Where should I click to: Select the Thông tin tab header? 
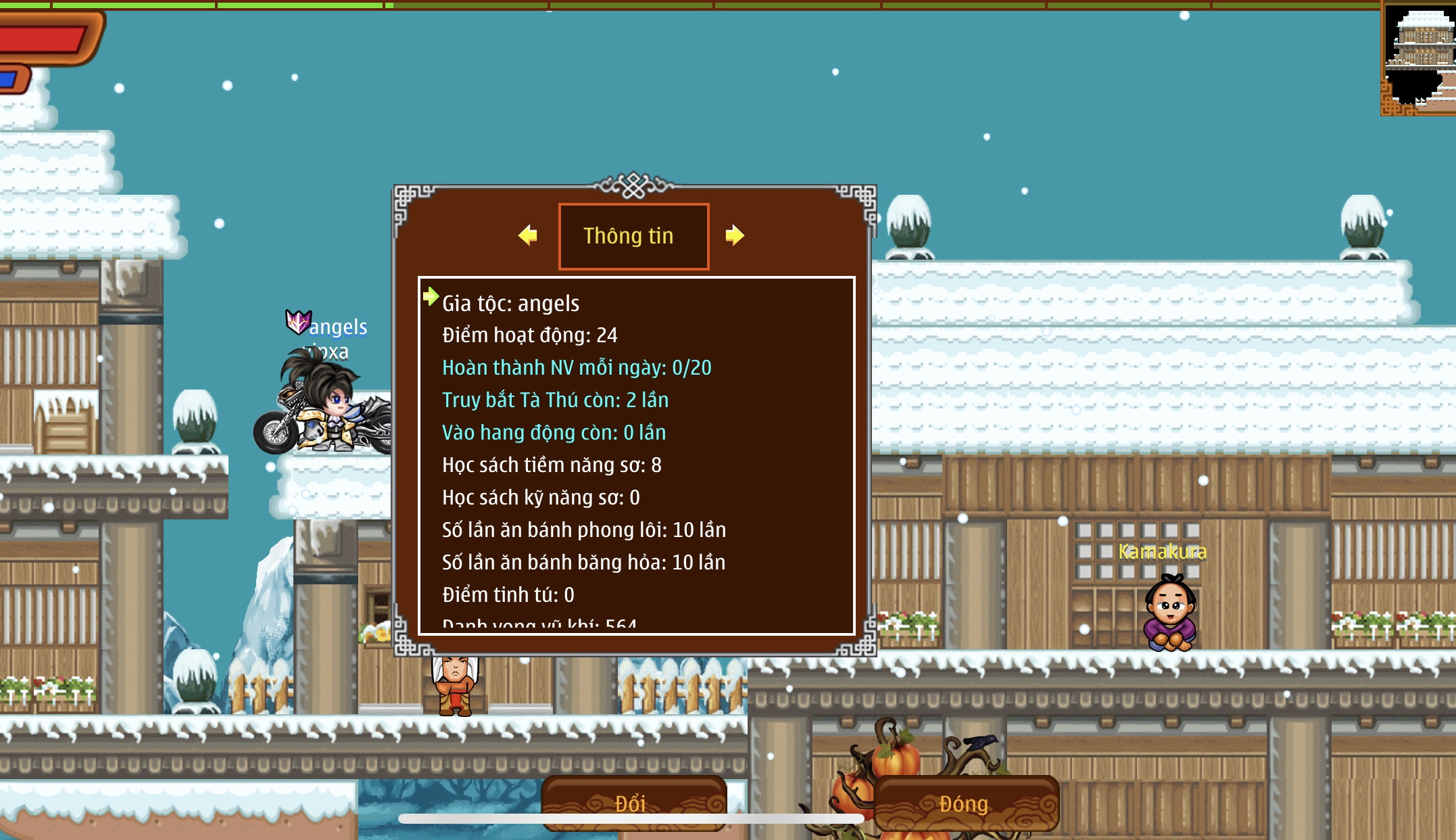click(633, 236)
